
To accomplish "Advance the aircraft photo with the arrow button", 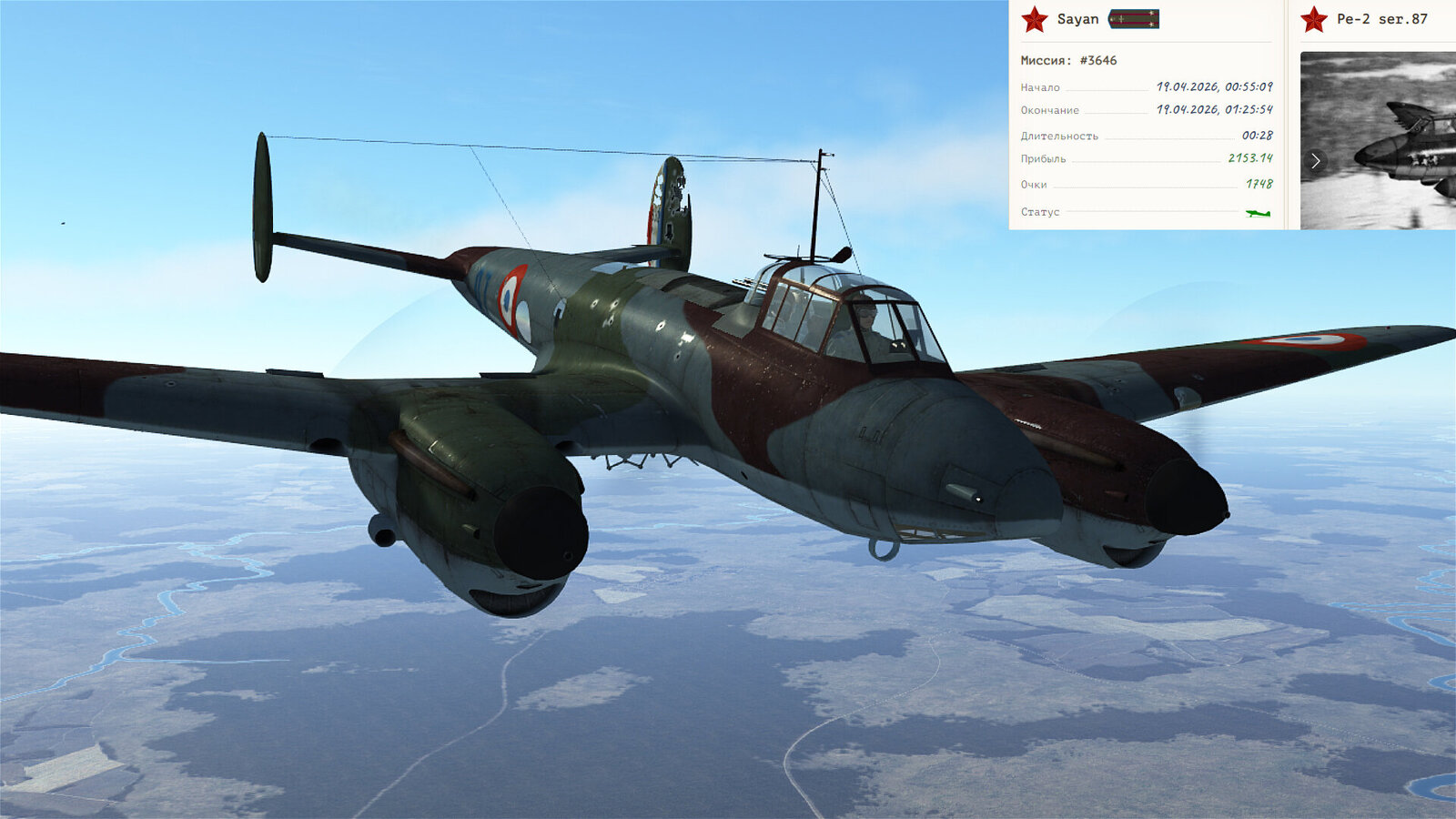I will tap(1315, 161).
